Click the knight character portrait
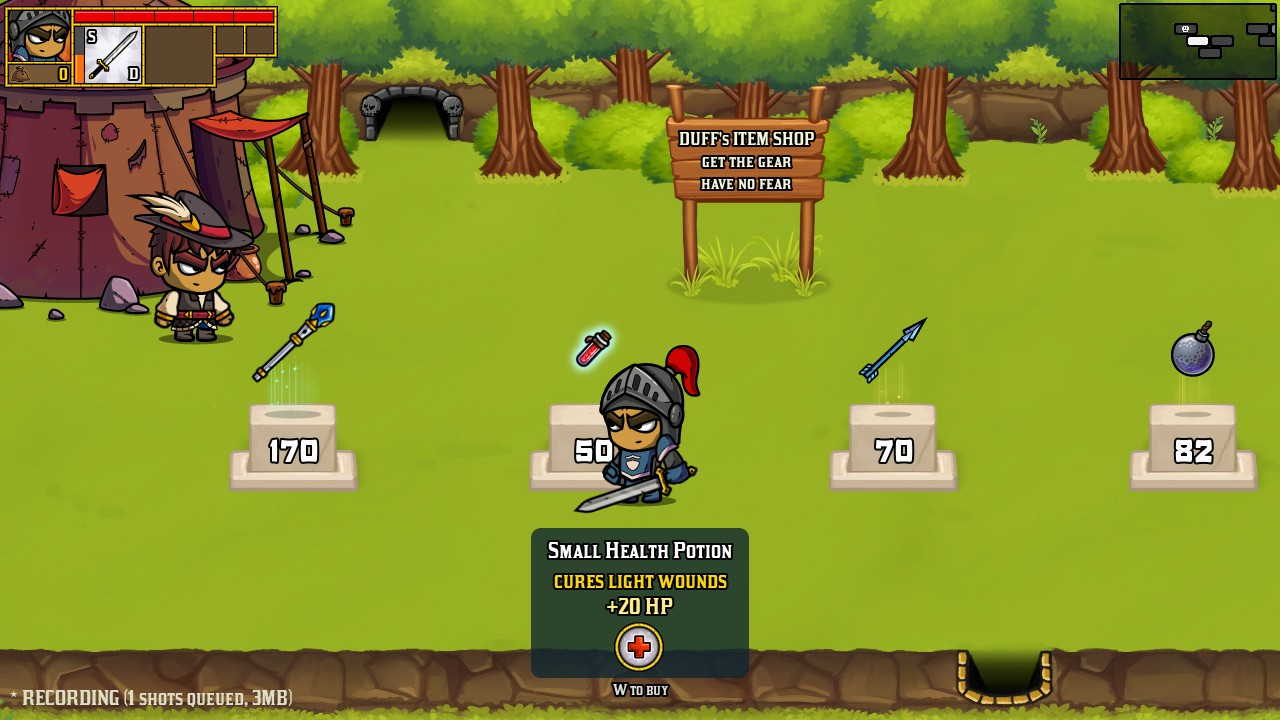The height and width of the screenshot is (720, 1280). click(39, 35)
